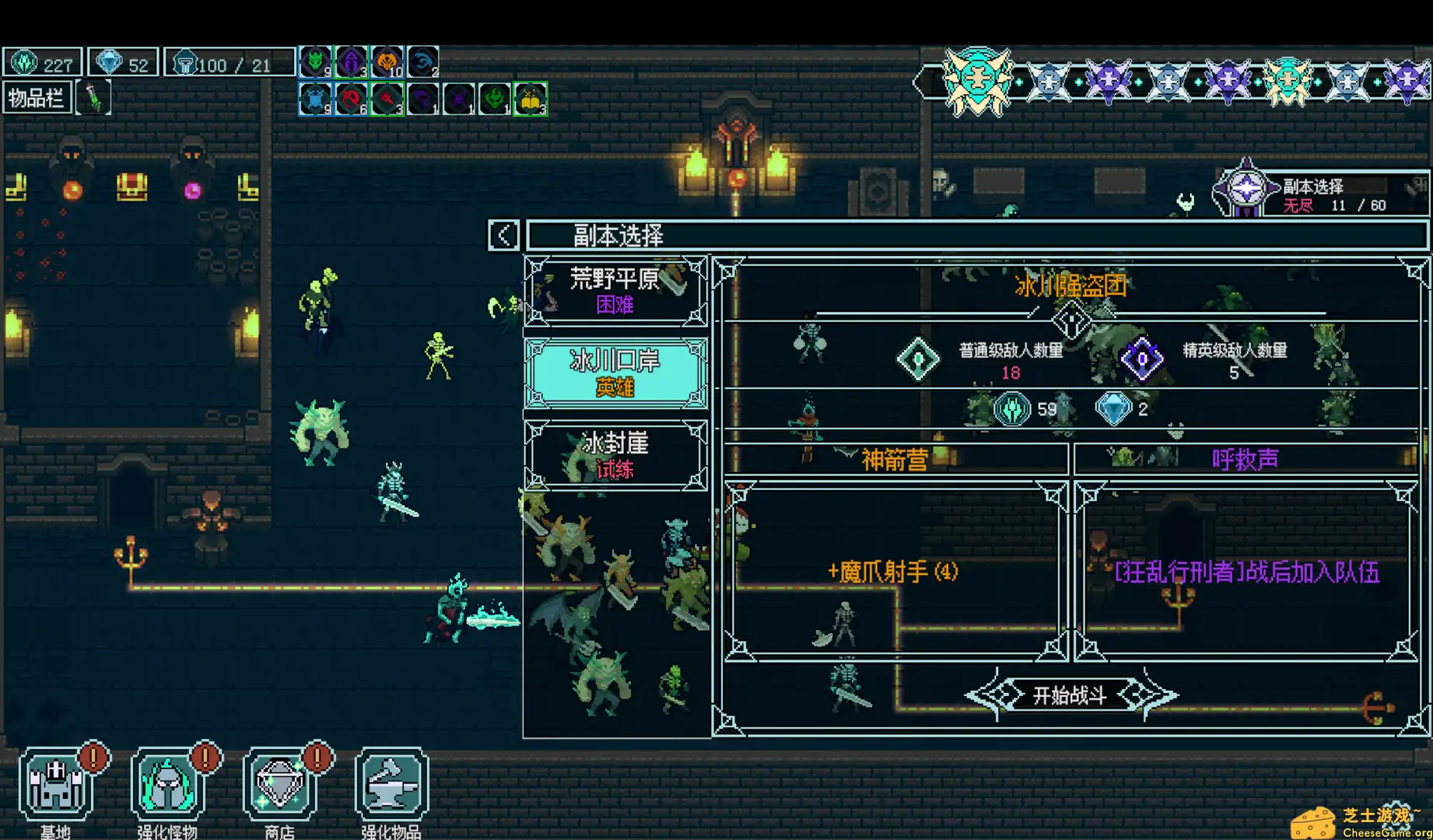Image resolution: width=1433 pixels, height=840 pixels.
Task: Click the orange claw unit icon showing 10
Action: [x=387, y=61]
